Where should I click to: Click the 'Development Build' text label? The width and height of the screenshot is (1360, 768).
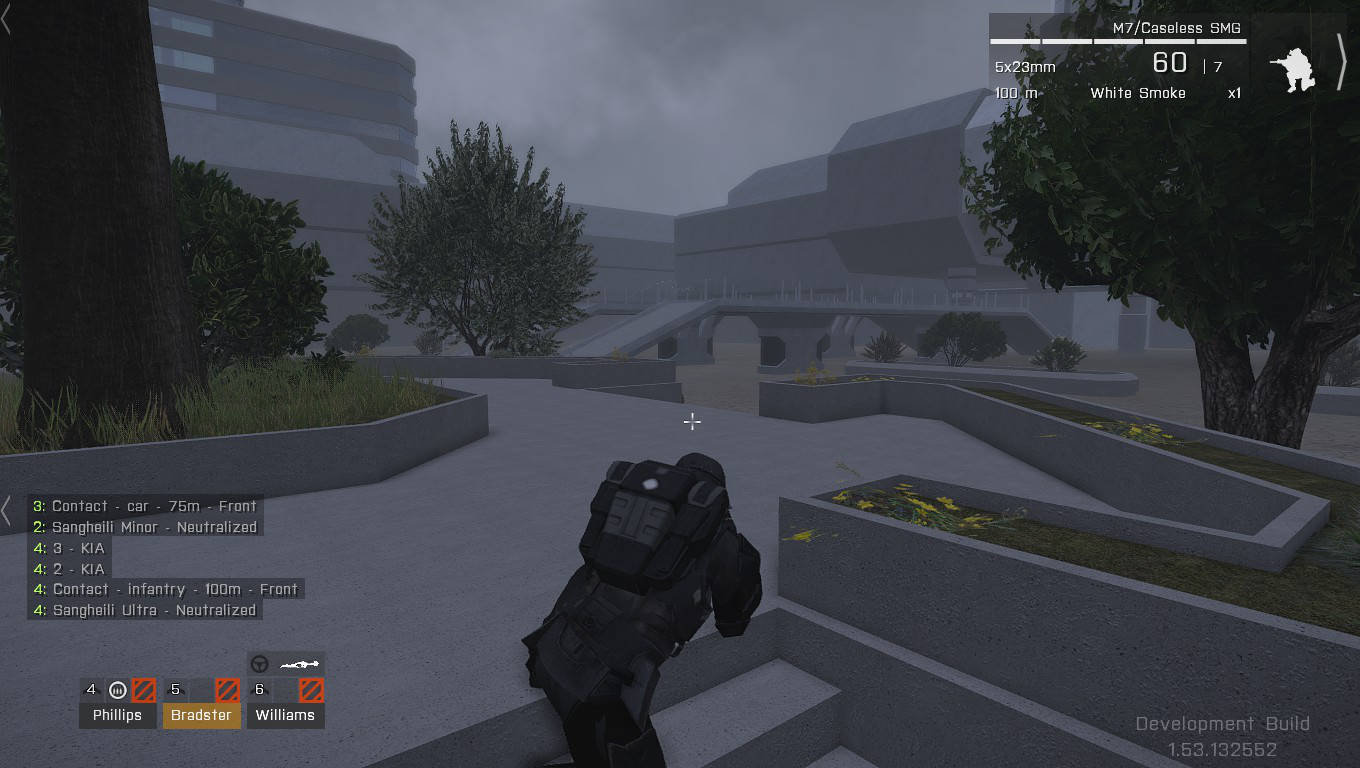[x=1222, y=723]
